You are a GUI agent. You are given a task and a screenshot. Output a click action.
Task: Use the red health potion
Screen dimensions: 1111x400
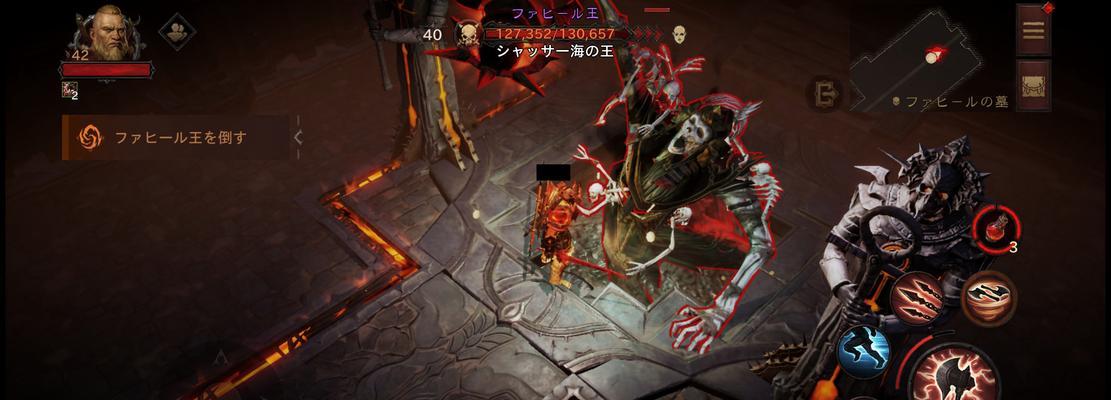coord(995,226)
